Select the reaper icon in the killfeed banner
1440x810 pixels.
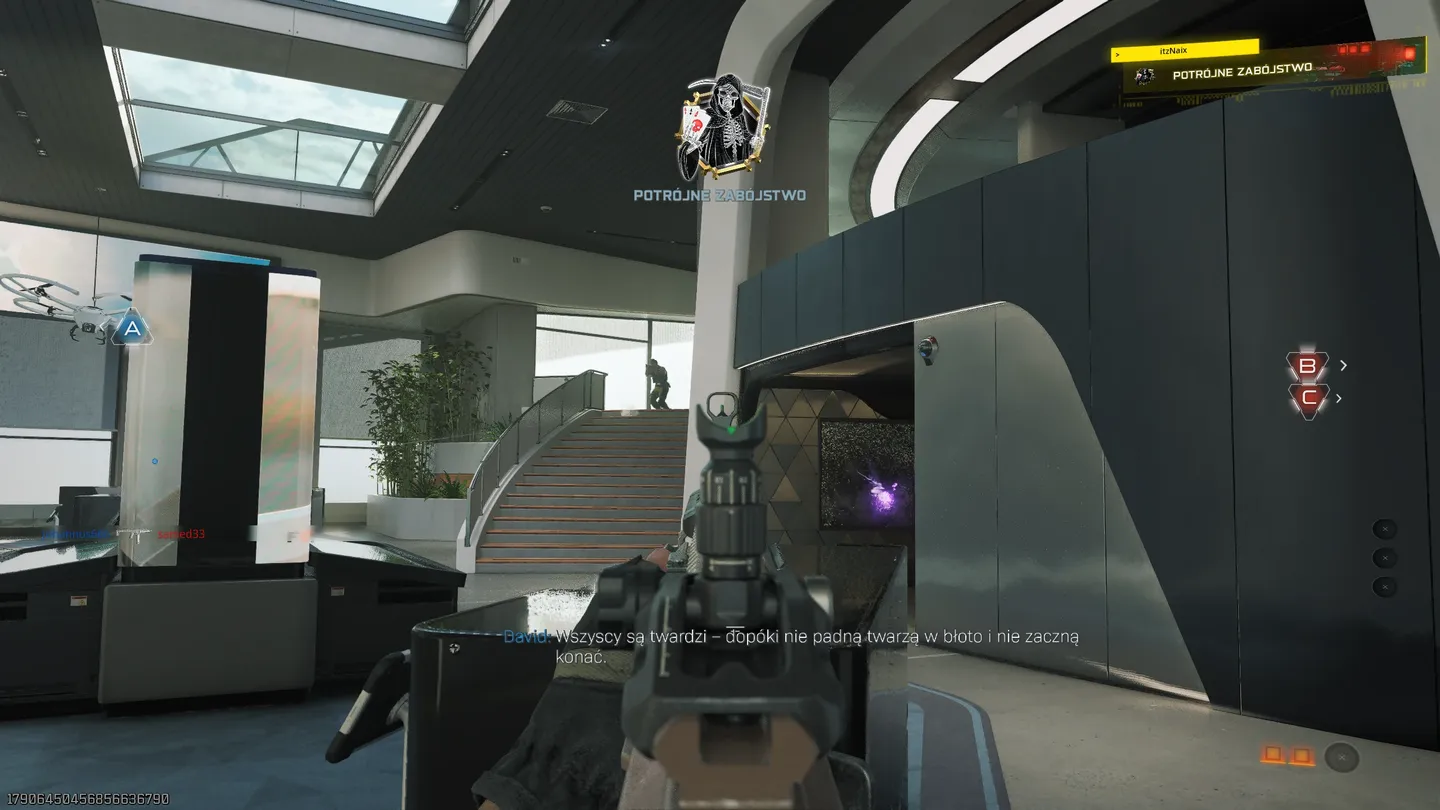coord(1145,76)
